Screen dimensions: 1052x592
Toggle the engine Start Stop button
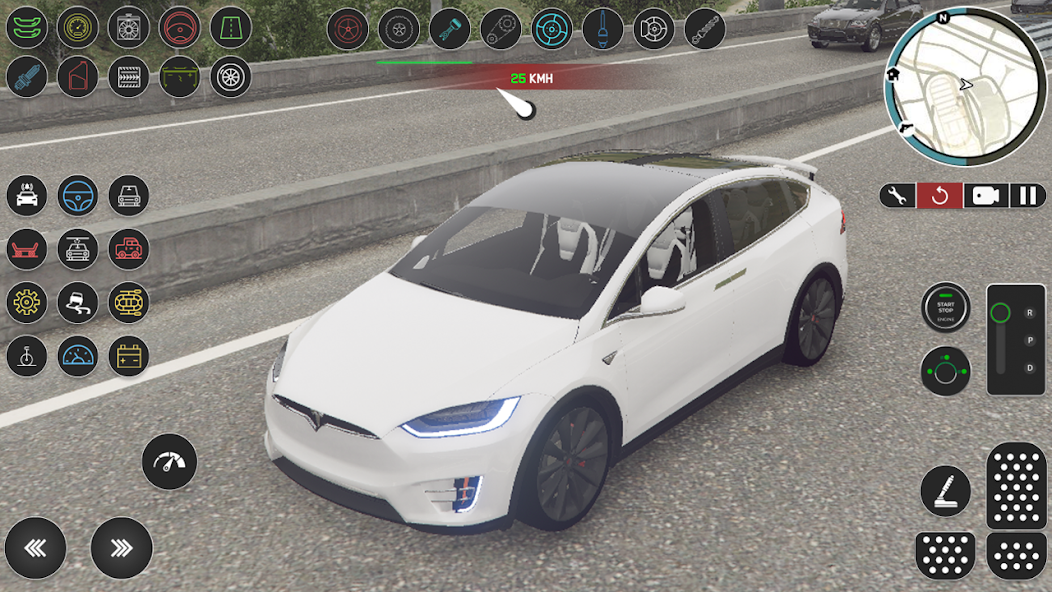[x=945, y=308]
